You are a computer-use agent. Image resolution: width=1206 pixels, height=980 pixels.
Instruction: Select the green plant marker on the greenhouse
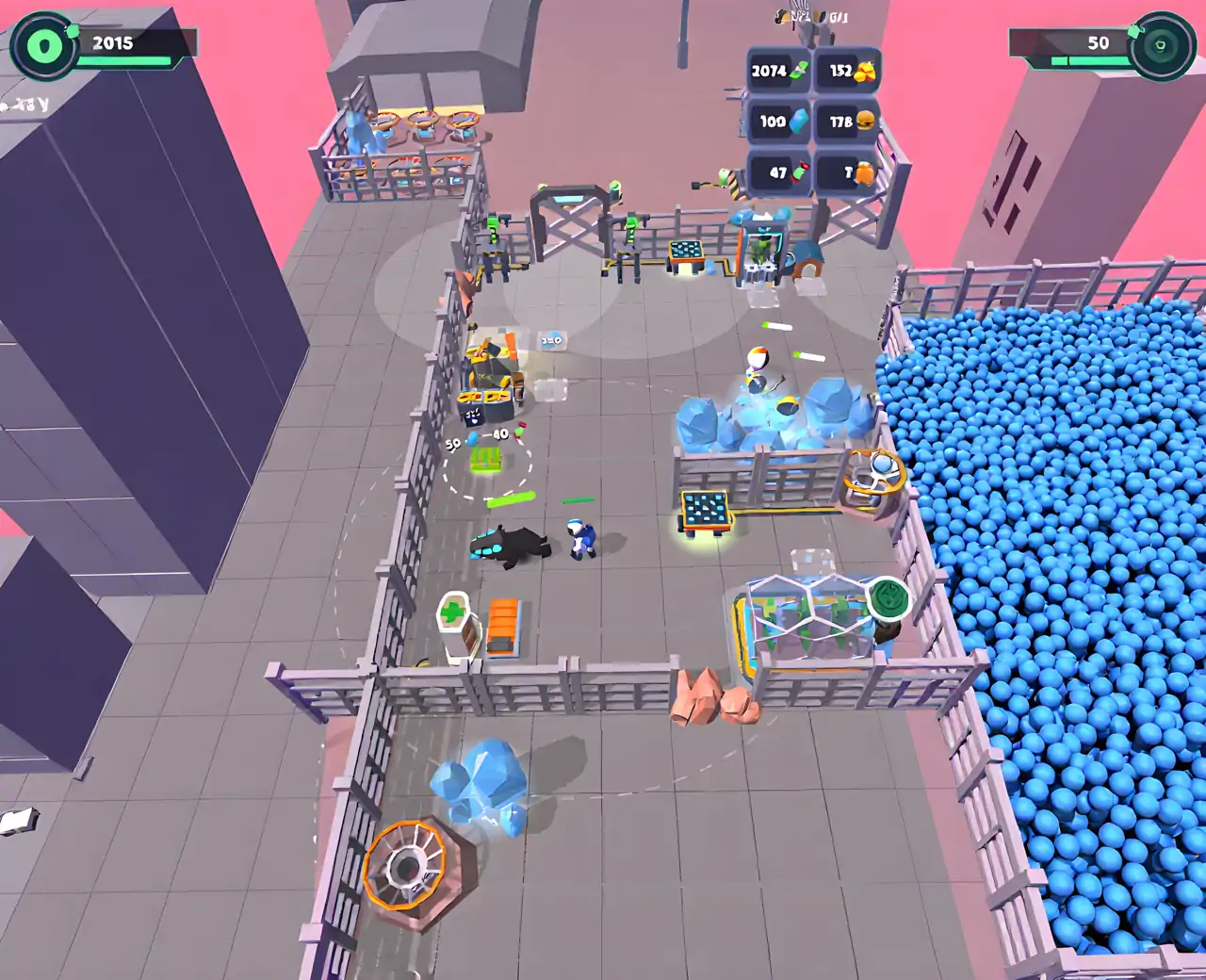[888, 598]
